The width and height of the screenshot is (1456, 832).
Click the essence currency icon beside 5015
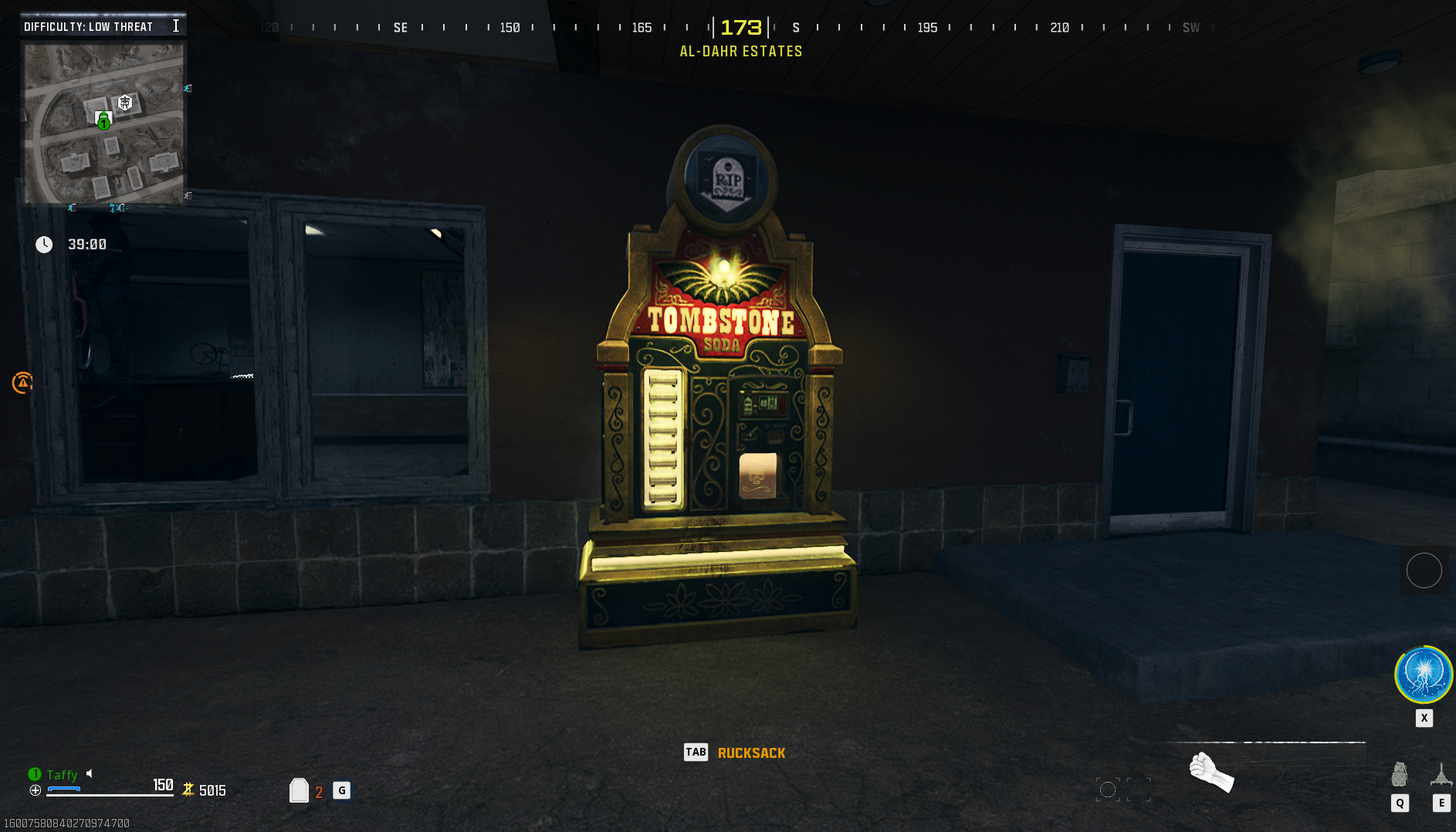[188, 790]
